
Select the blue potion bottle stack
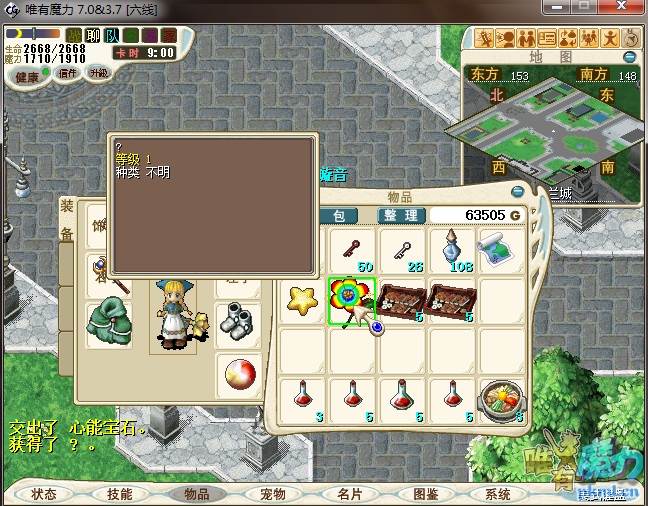coord(452,250)
